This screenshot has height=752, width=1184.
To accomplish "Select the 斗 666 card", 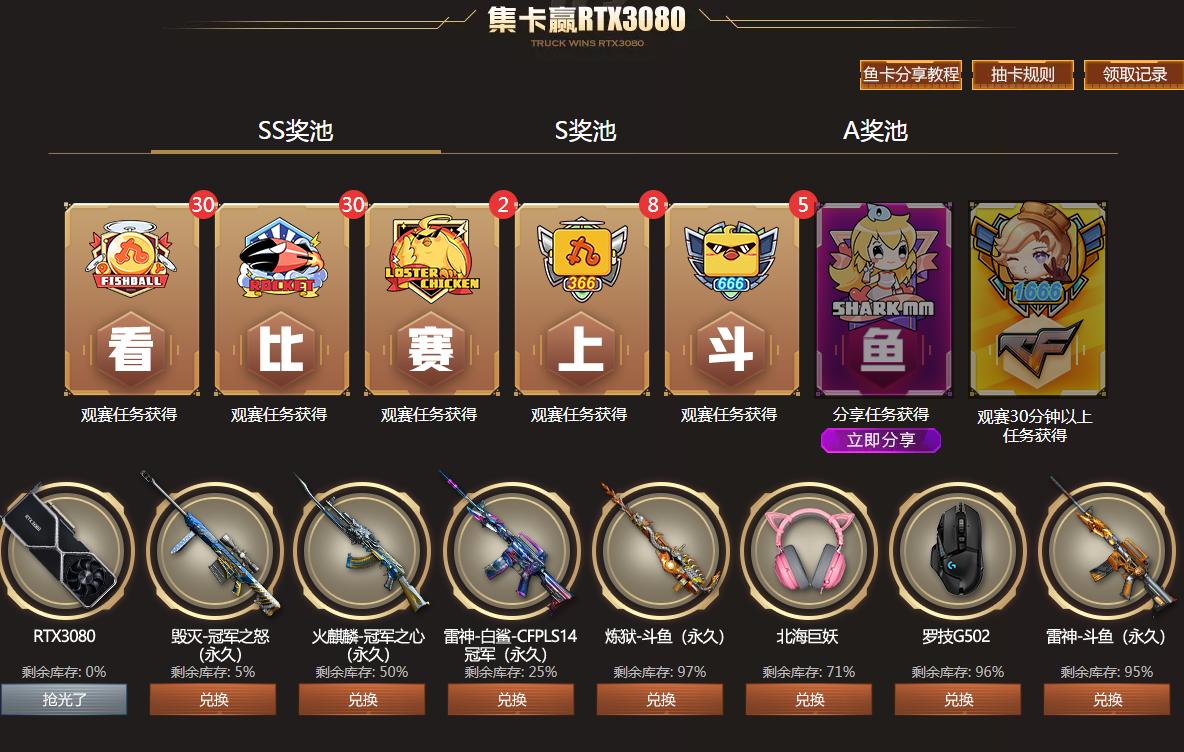I will (732, 300).
